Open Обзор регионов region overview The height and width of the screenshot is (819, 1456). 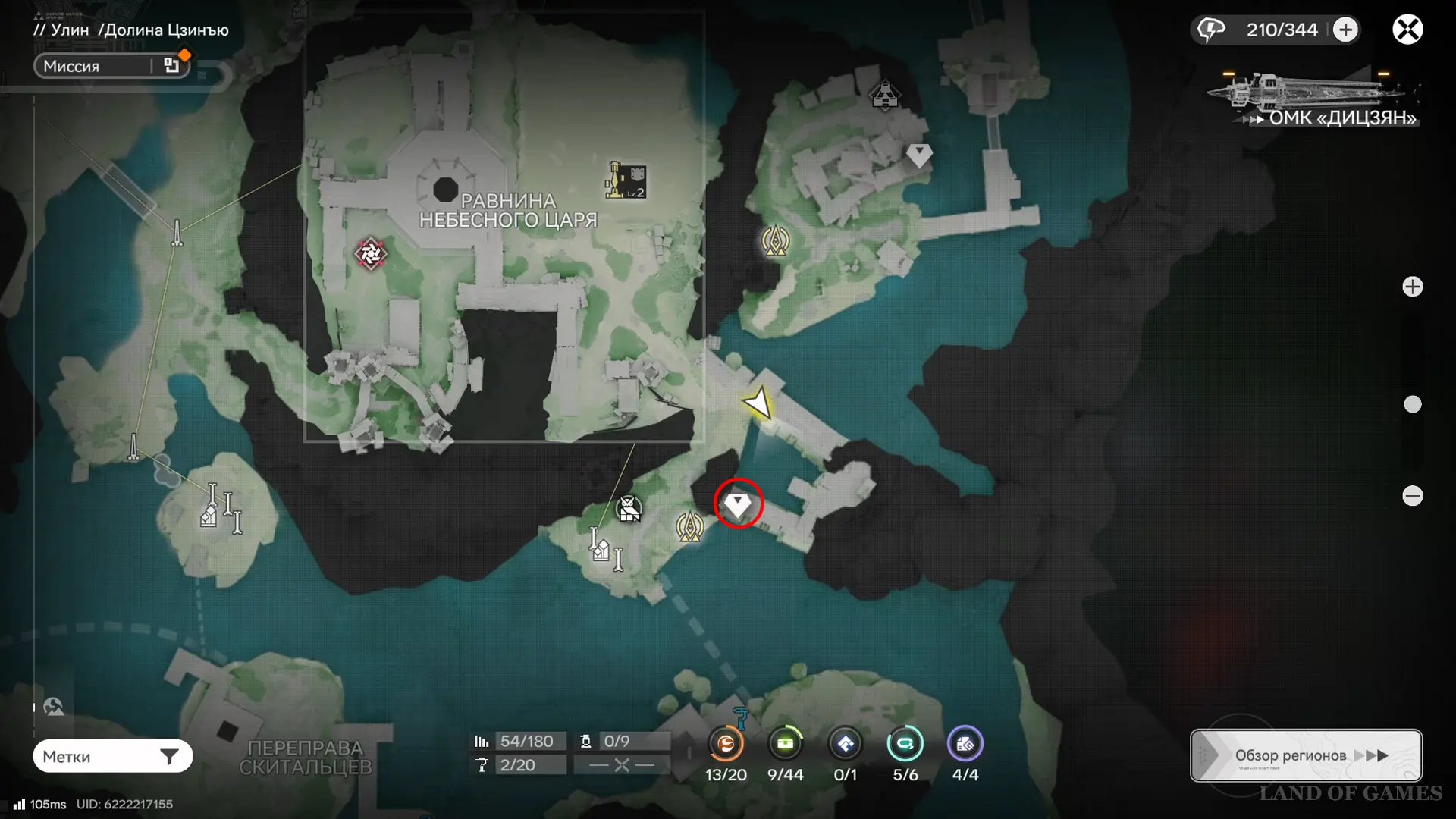(1306, 755)
